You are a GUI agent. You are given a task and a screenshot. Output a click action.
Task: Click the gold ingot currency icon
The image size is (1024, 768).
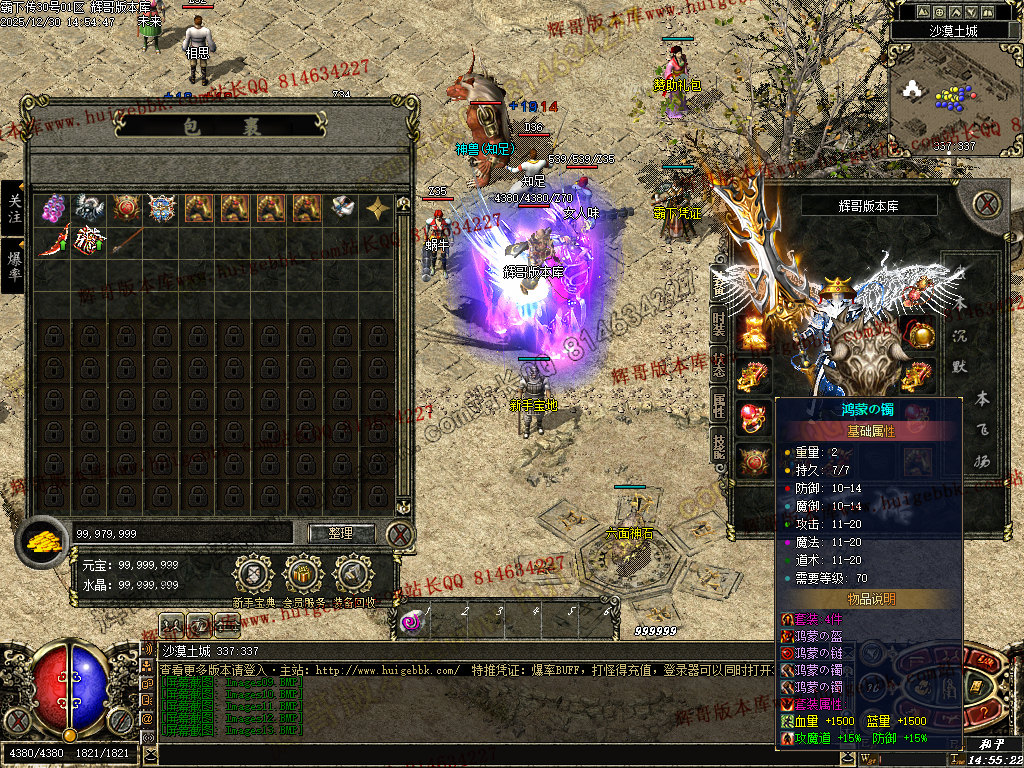coord(44,541)
